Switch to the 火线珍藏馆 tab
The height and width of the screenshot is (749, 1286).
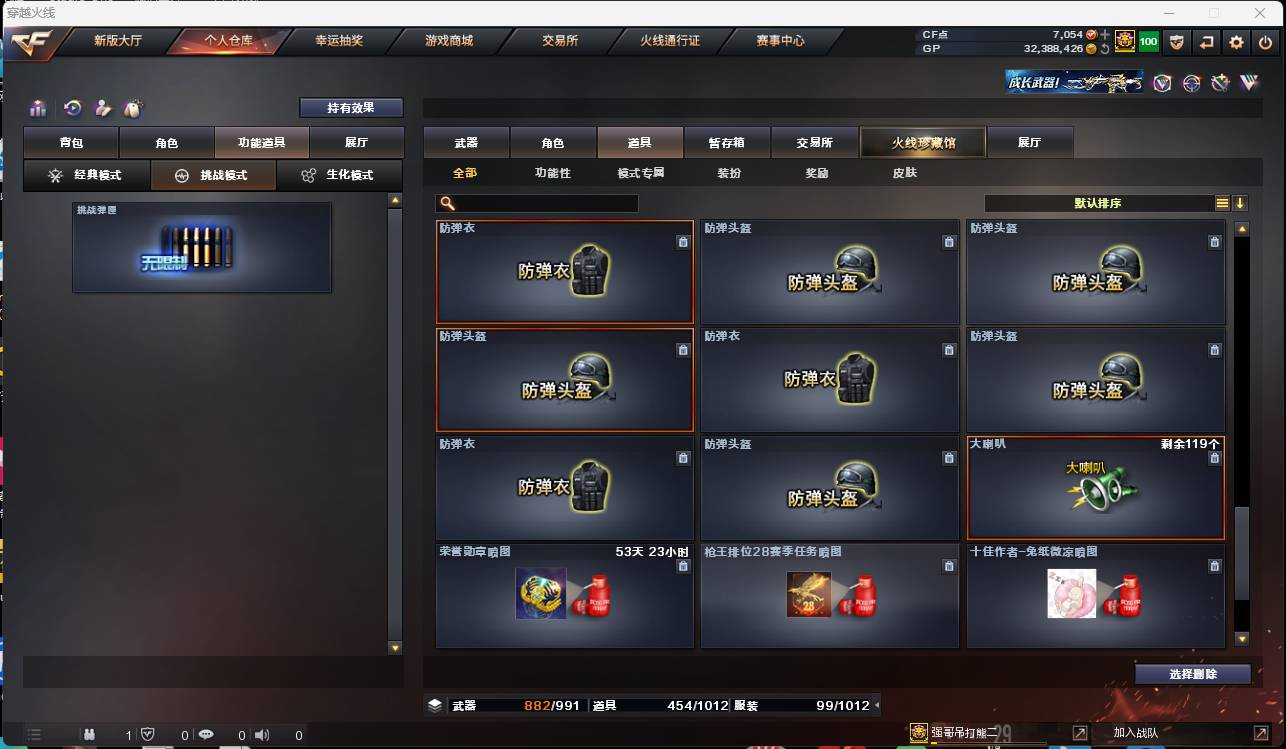point(922,142)
